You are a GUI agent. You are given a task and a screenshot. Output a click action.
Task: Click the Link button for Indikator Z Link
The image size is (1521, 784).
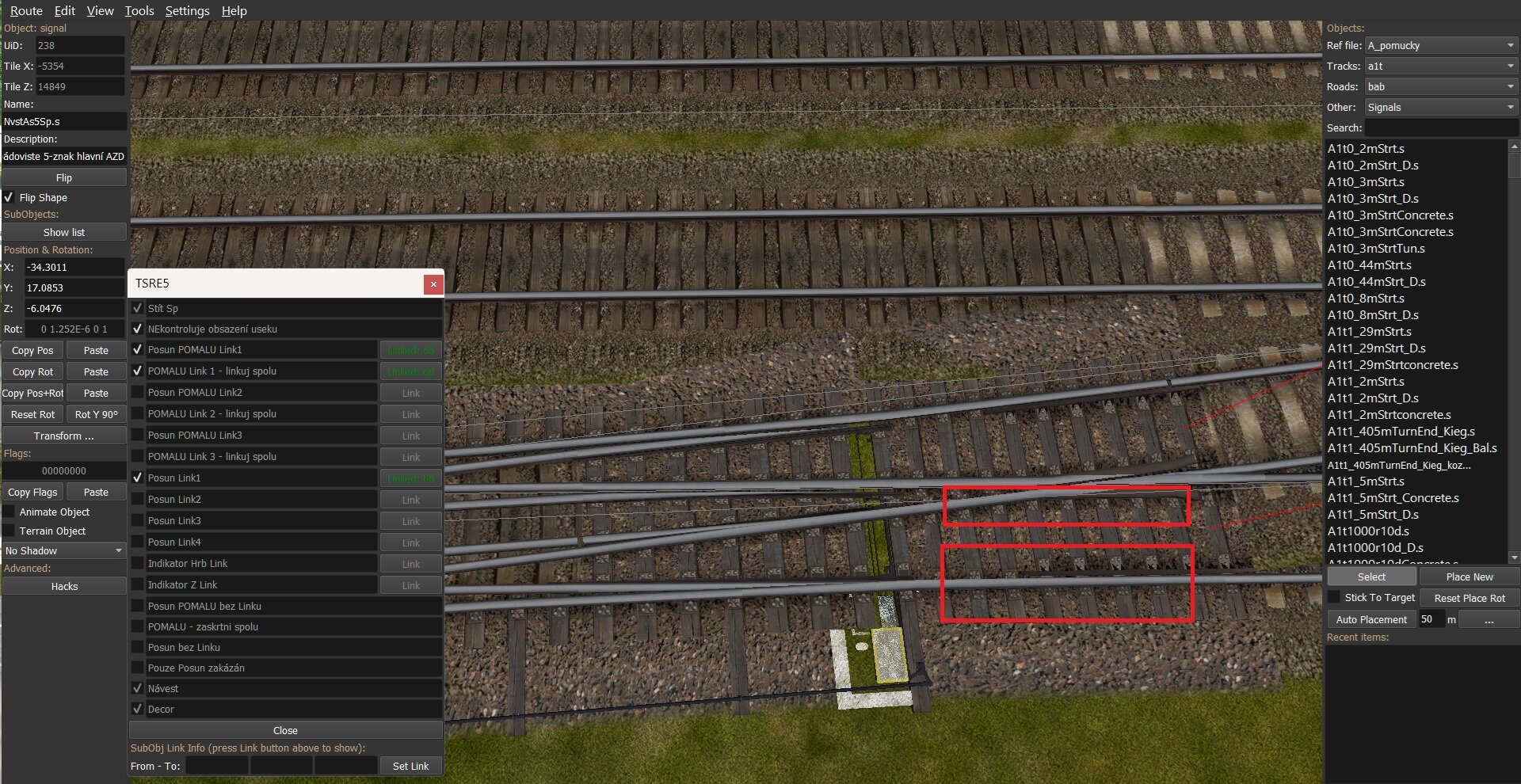410,585
